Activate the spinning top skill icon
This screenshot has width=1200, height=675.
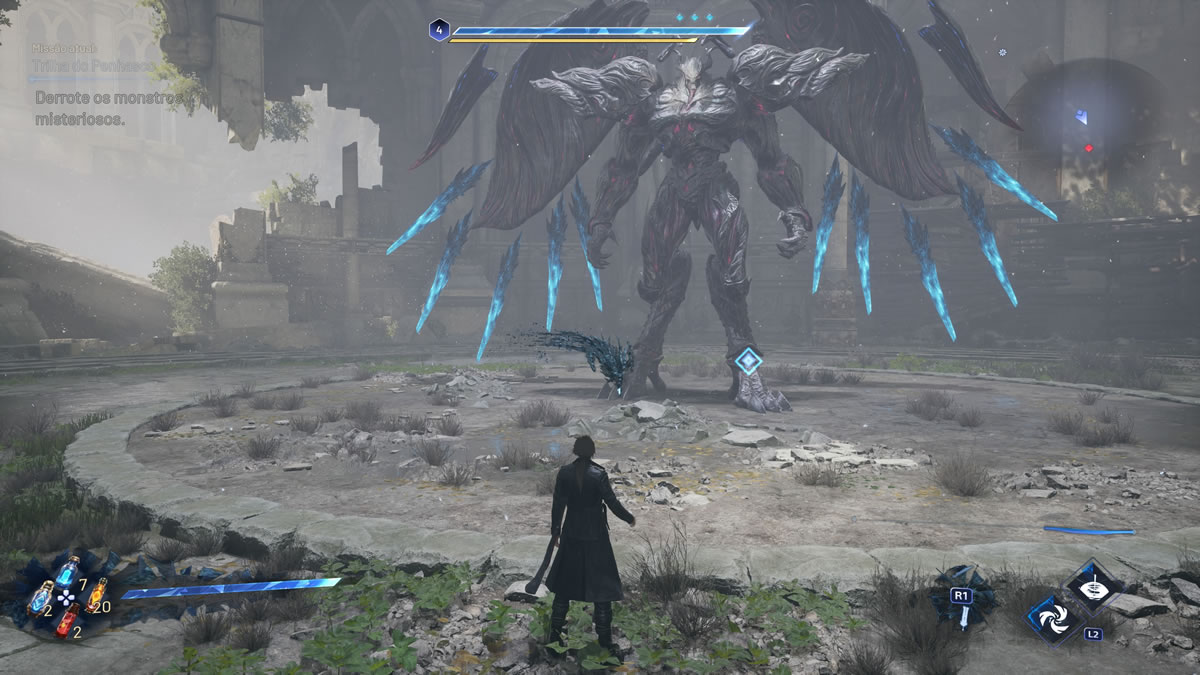[1092, 584]
